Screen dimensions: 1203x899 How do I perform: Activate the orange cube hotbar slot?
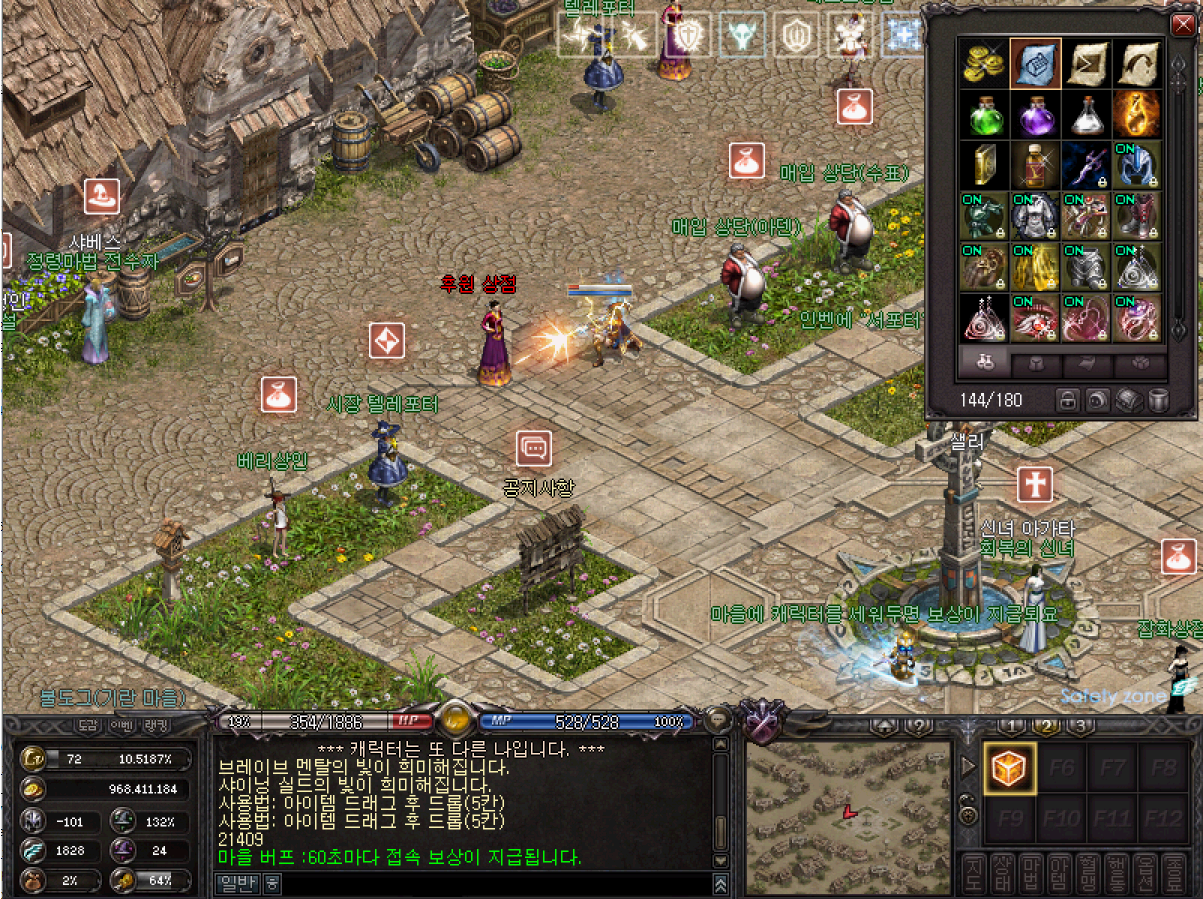coord(1008,768)
